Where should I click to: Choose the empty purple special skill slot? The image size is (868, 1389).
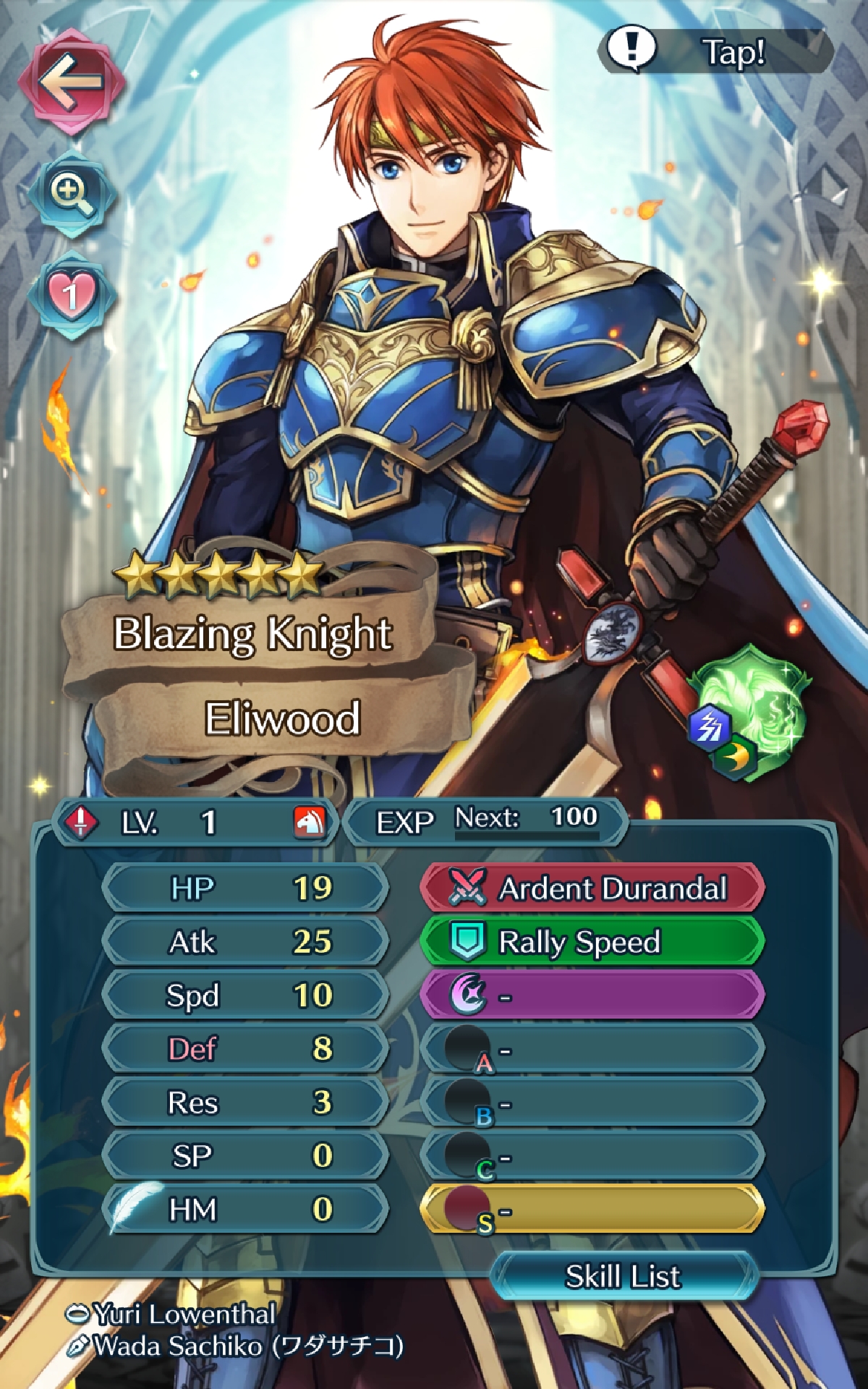592,995
